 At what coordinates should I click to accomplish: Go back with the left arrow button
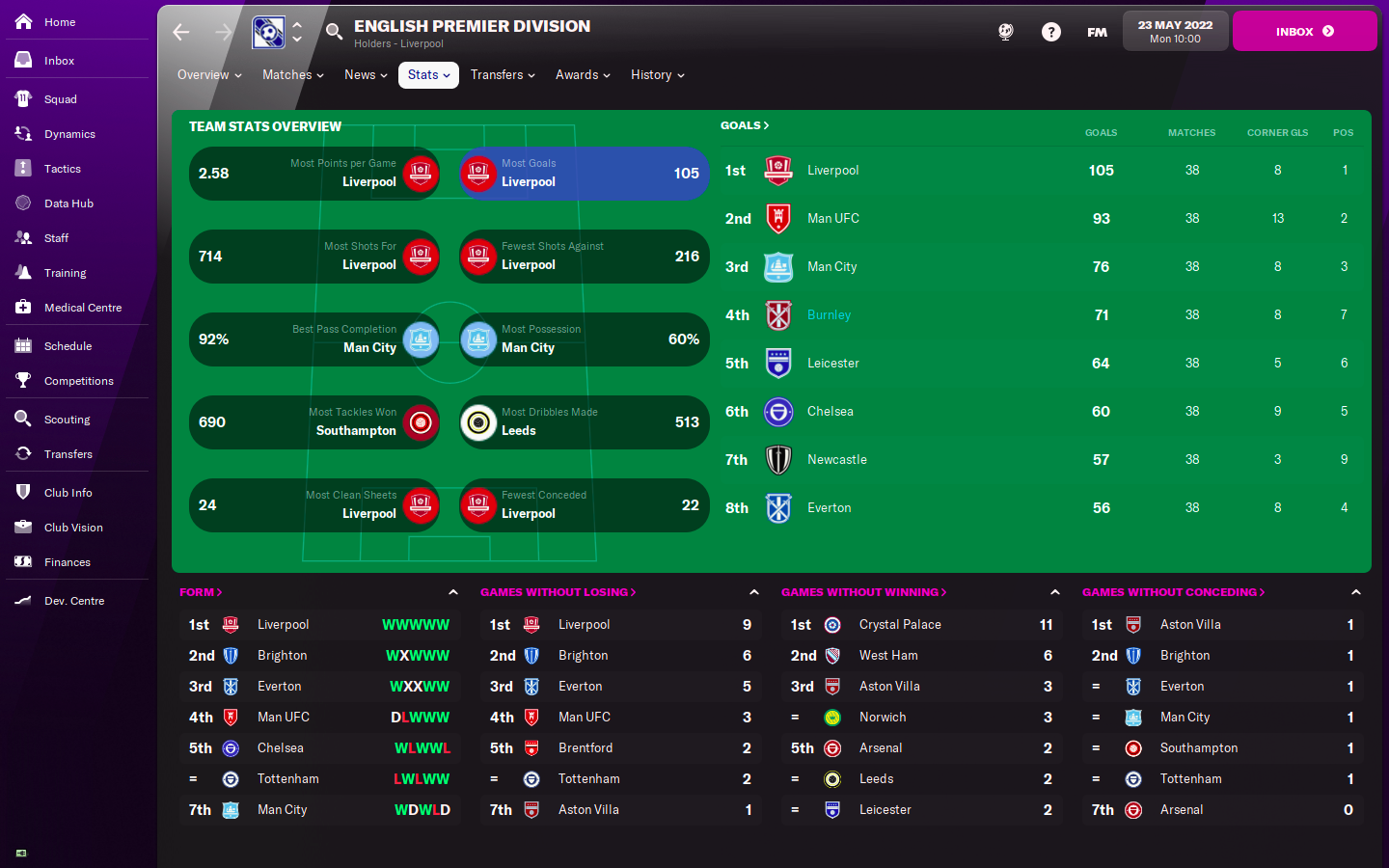tap(181, 33)
